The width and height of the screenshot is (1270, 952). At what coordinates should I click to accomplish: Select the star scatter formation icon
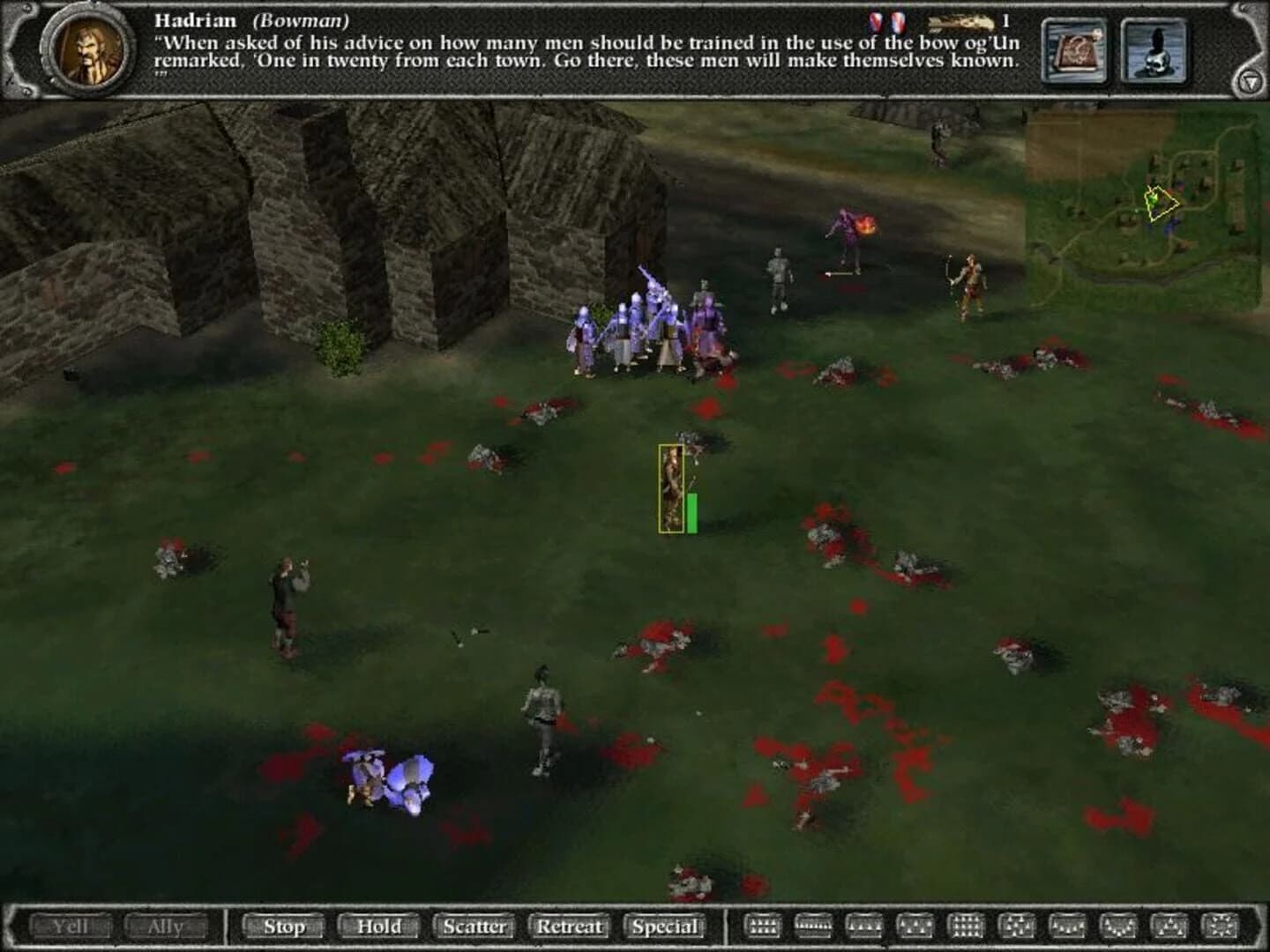coord(1221,927)
